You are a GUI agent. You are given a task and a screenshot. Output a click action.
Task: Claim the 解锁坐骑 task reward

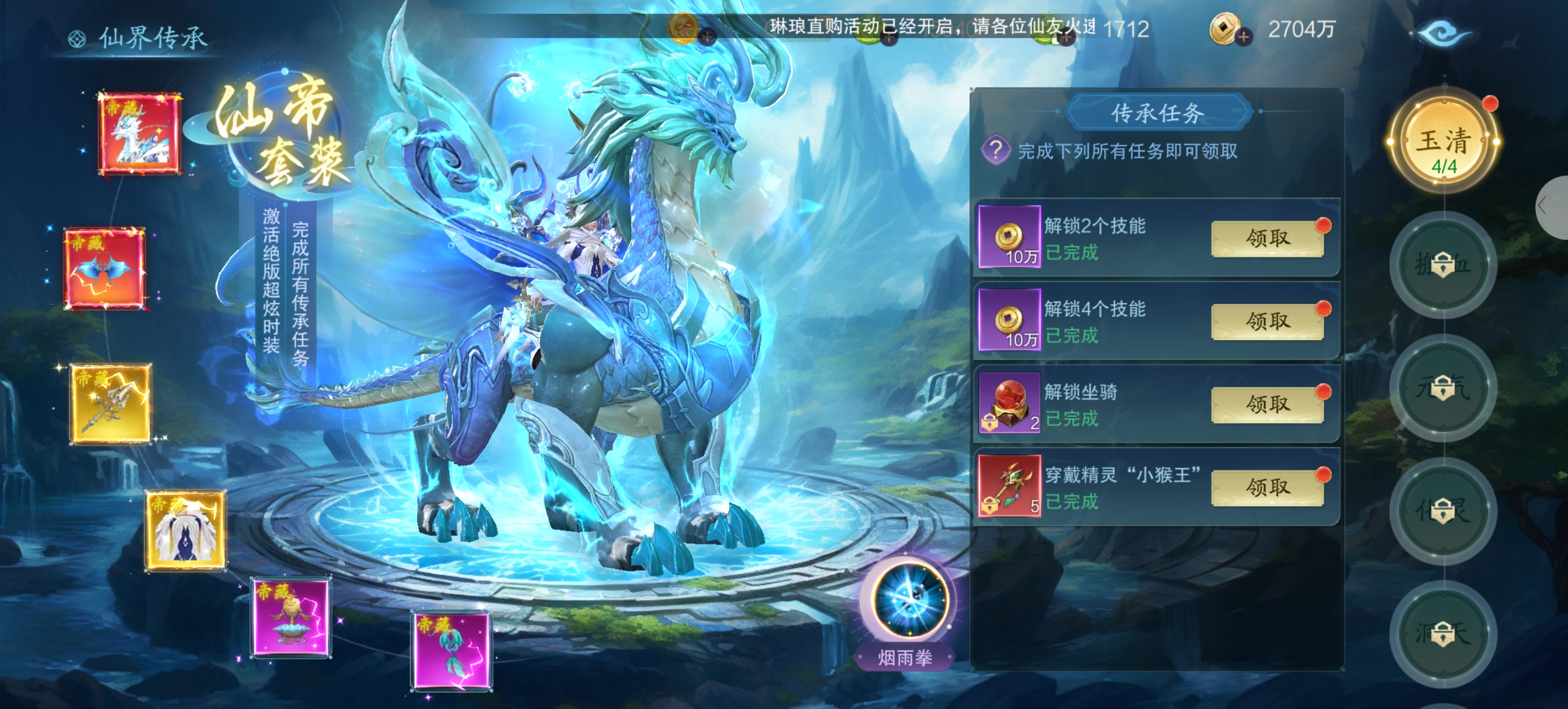click(x=1268, y=404)
